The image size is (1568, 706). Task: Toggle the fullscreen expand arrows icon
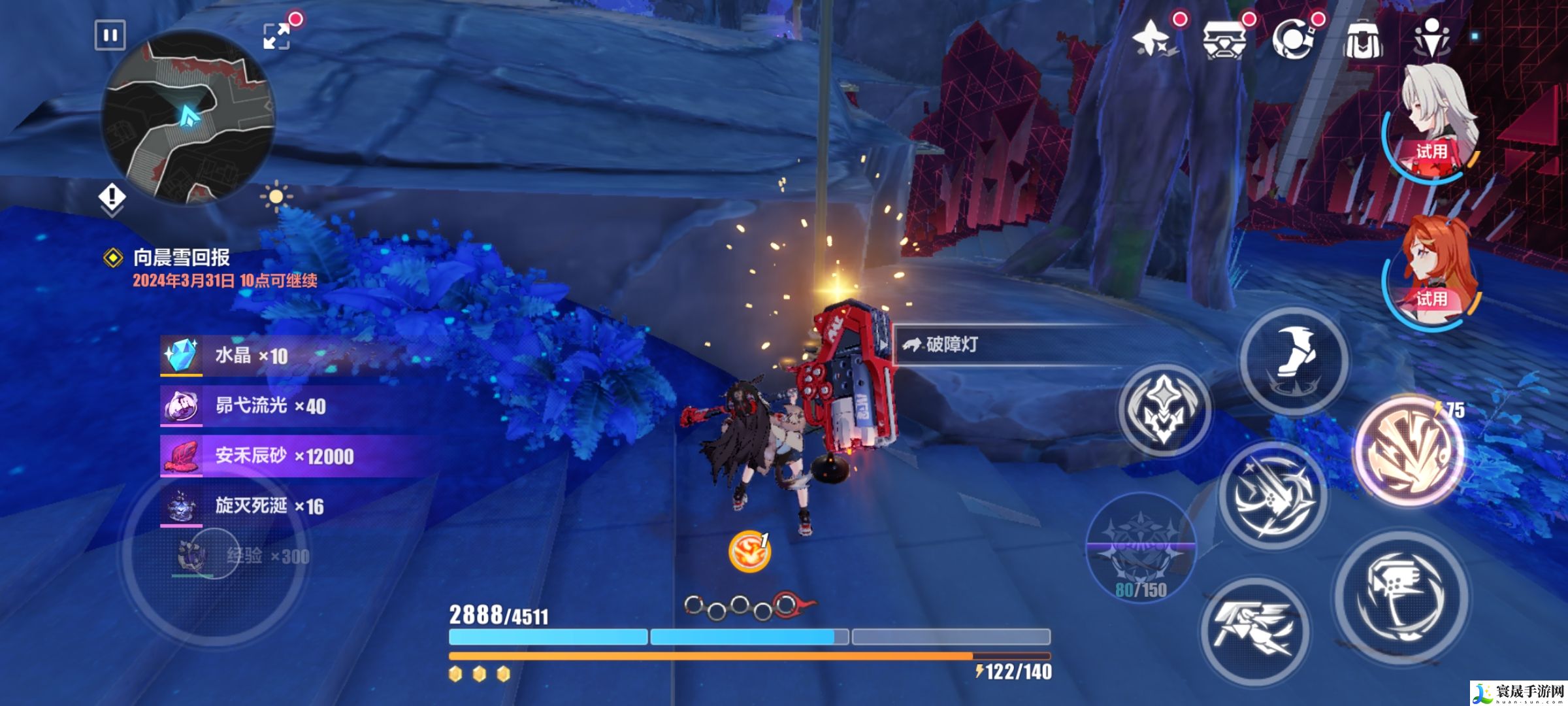277,36
